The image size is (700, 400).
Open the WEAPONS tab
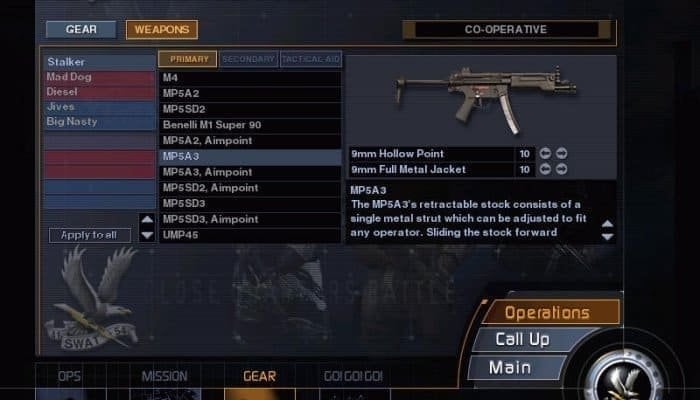pos(161,30)
